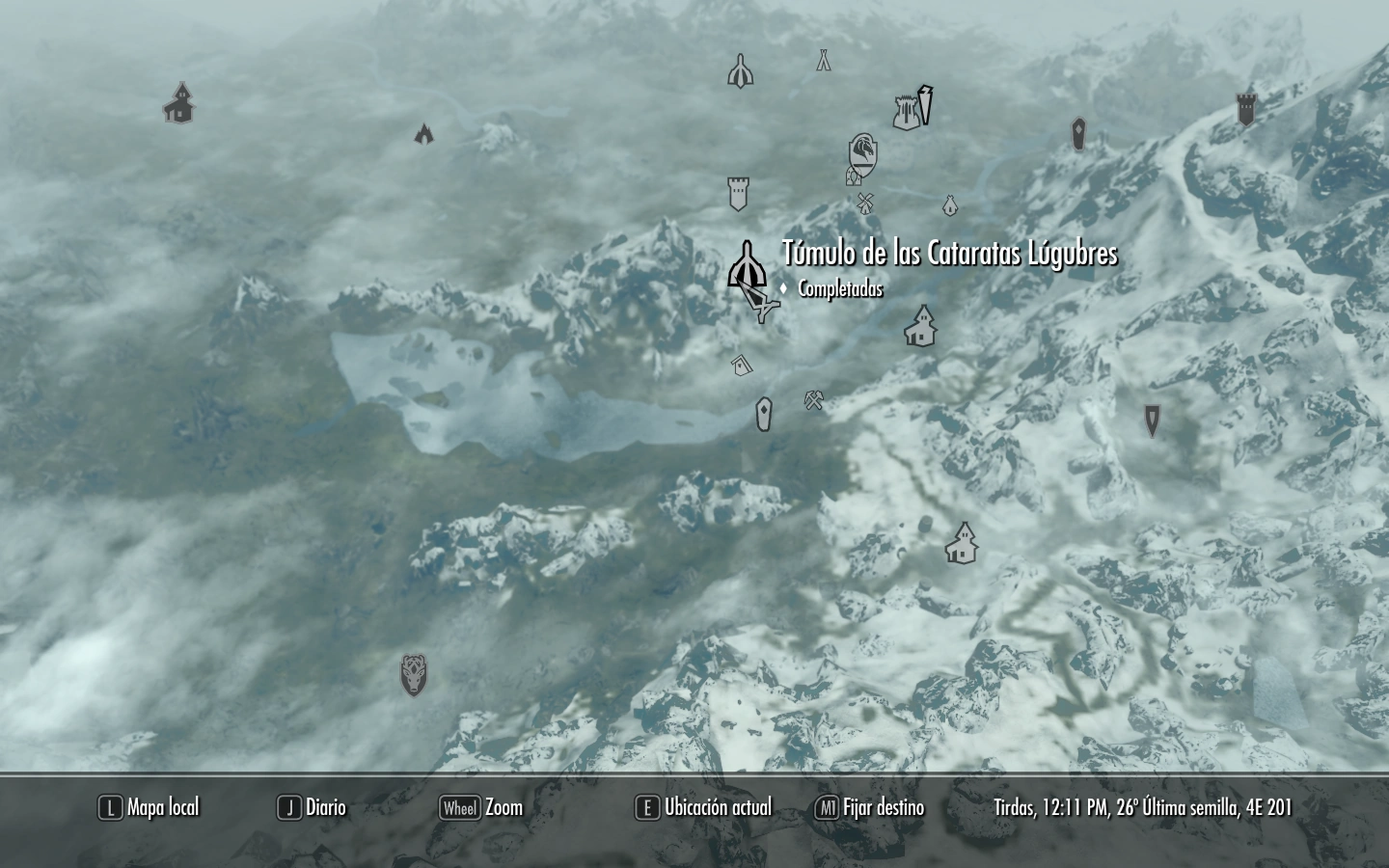The height and width of the screenshot is (868, 1389).
Task: Select the dagger icon on the eastern ridge
Action: pyautogui.click(x=1152, y=421)
